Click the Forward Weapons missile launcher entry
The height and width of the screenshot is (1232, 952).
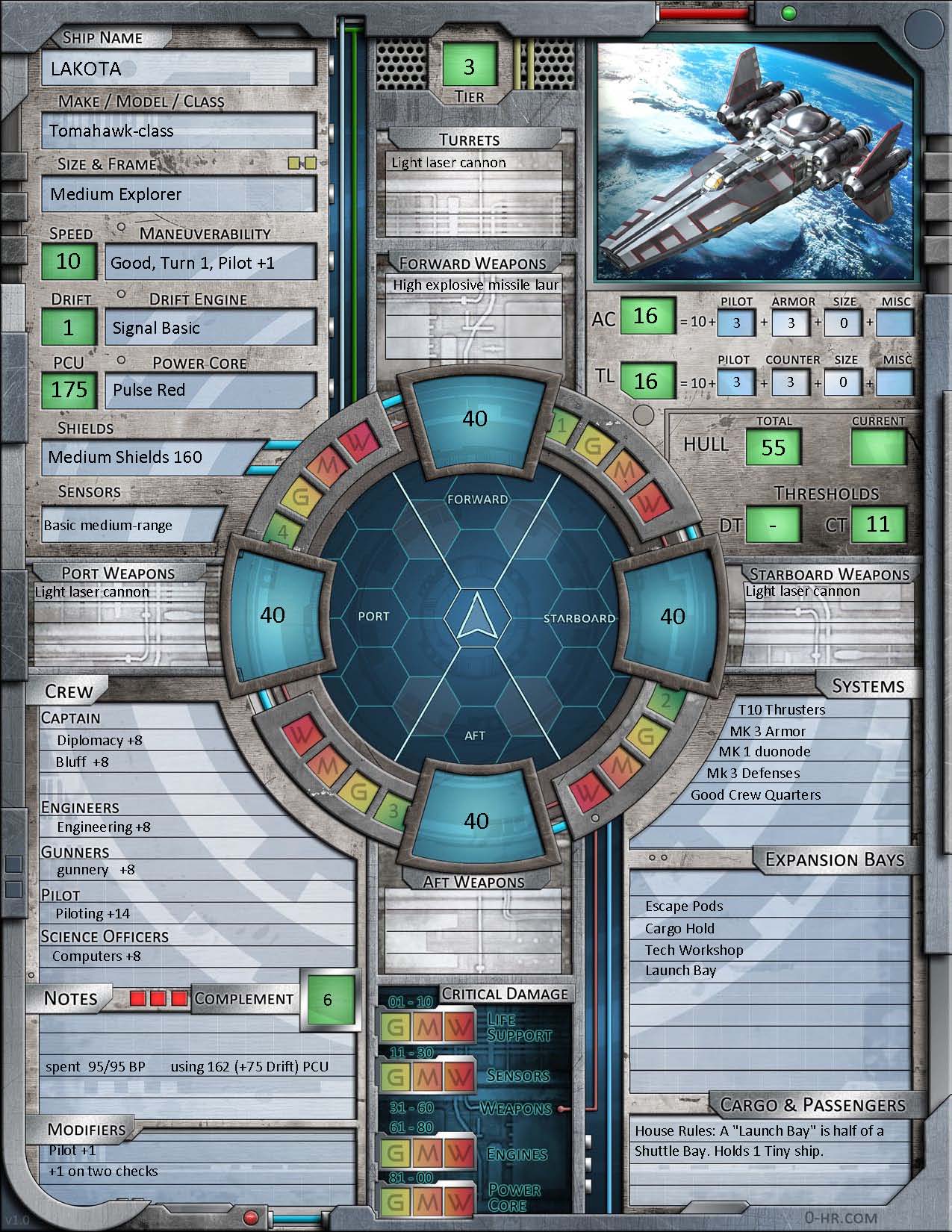click(476, 285)
